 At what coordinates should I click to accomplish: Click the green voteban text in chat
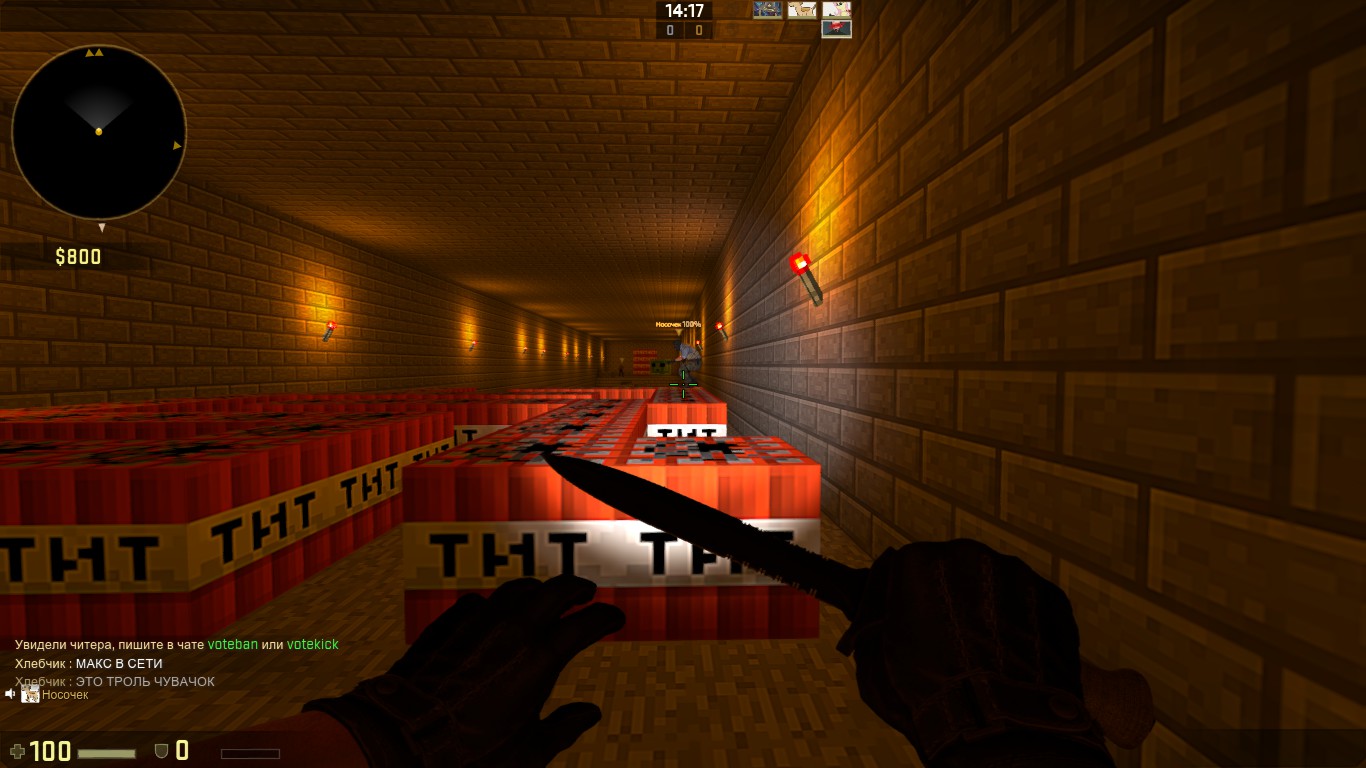tap(233, 645)
